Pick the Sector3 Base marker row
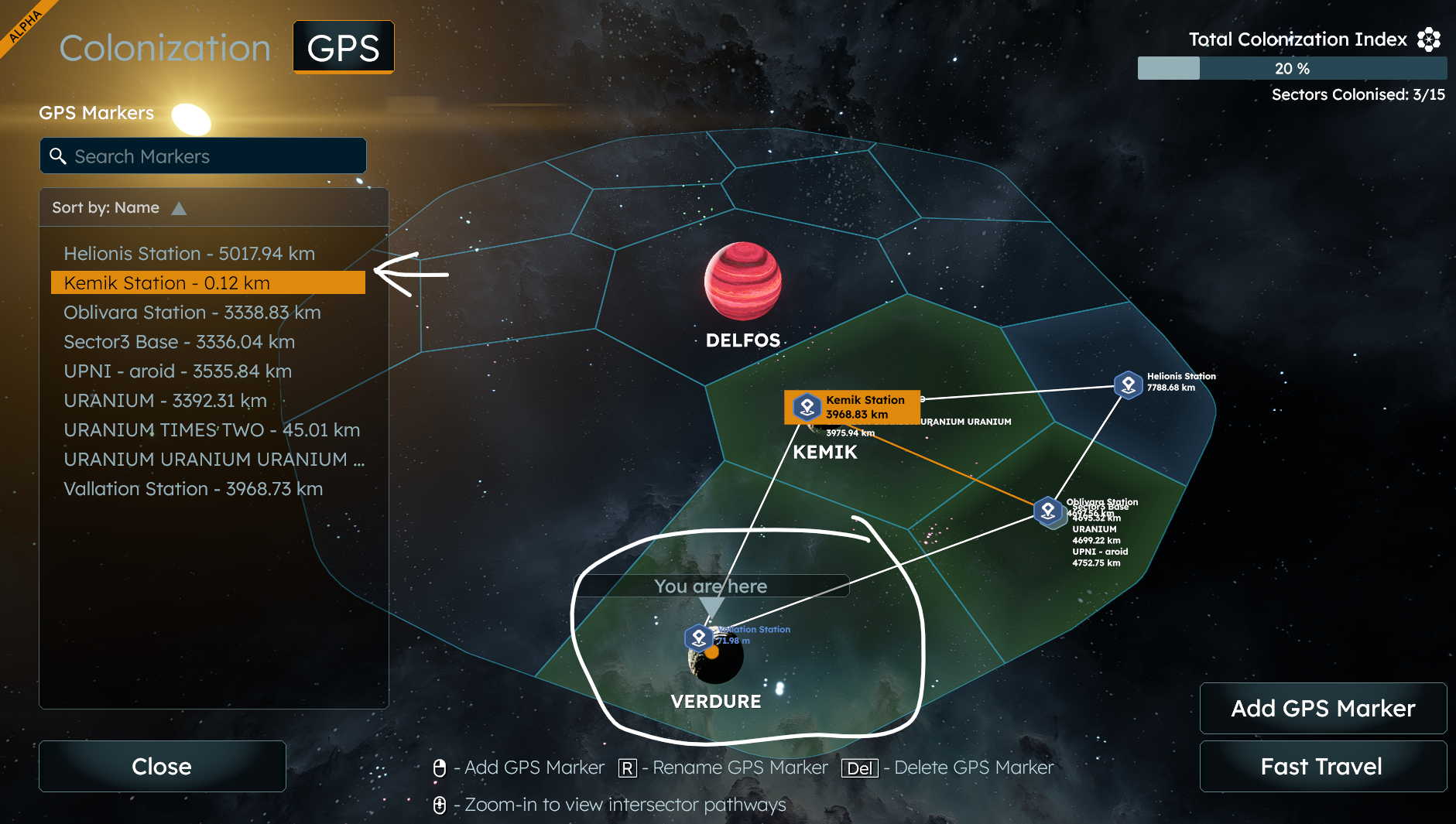The image size is (1456, 824). tap(179, 342)
